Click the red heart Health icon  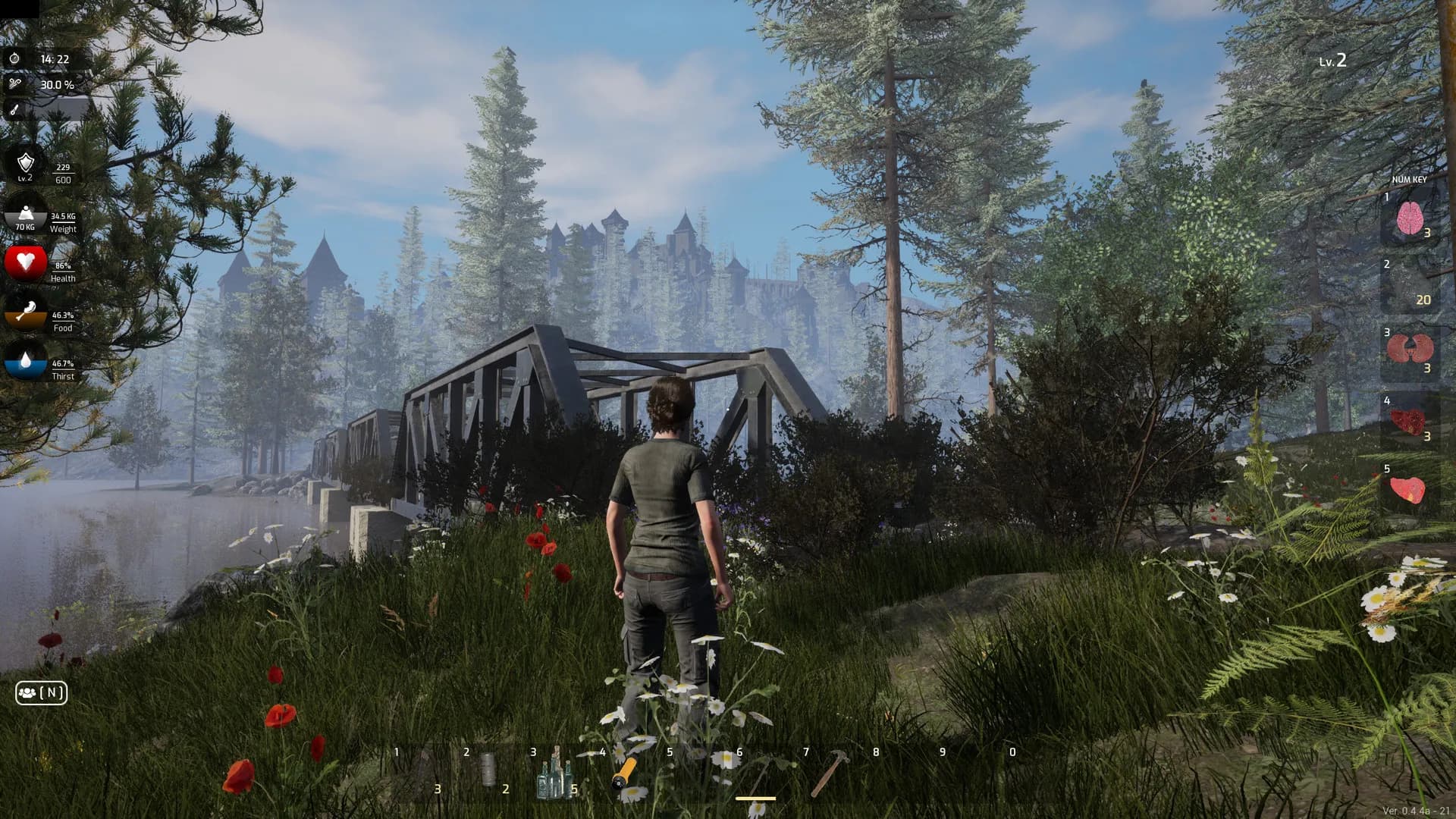pyautogui.click(x=26, y=262)
